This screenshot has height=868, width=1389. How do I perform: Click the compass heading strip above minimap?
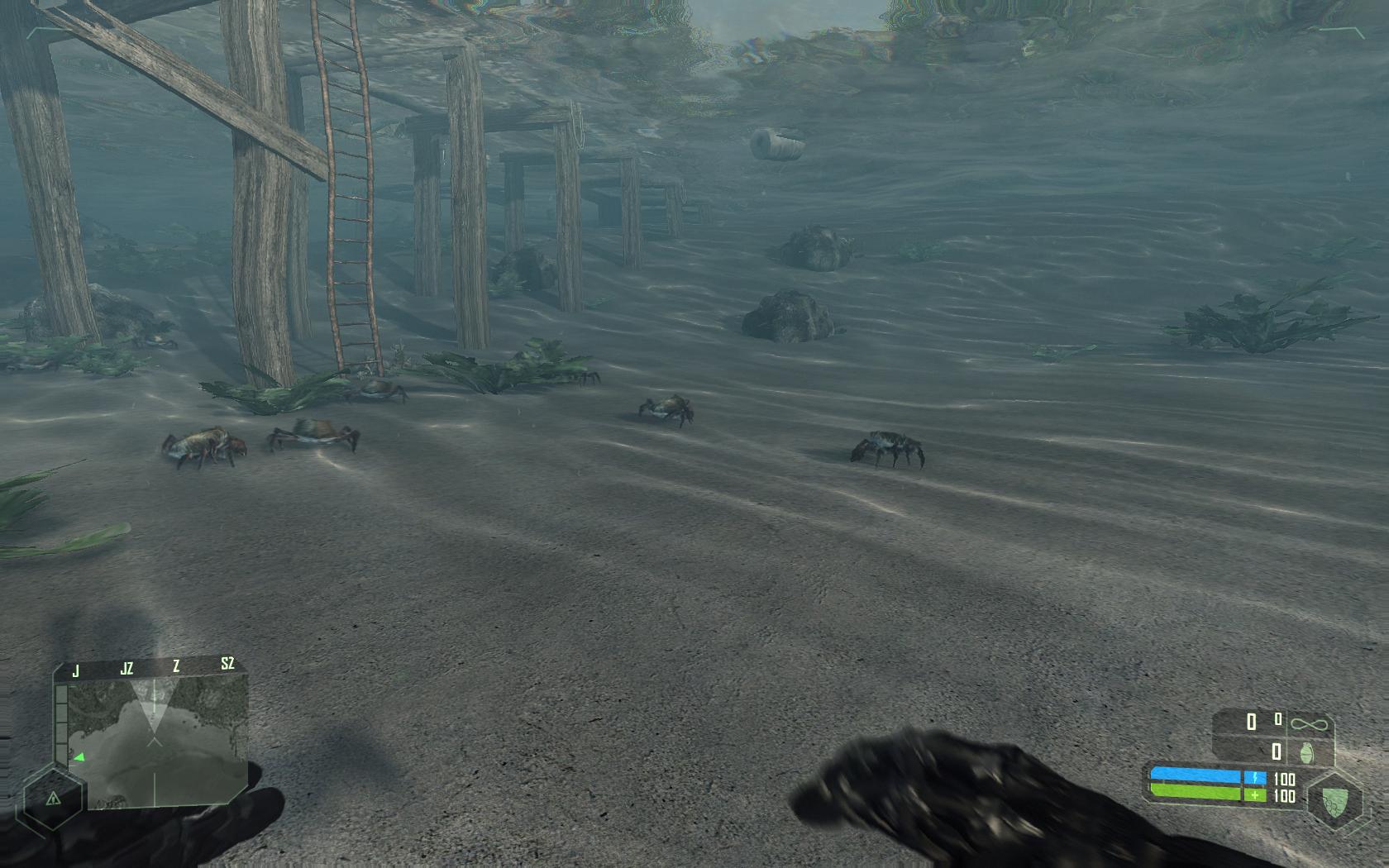pos(151,666)
